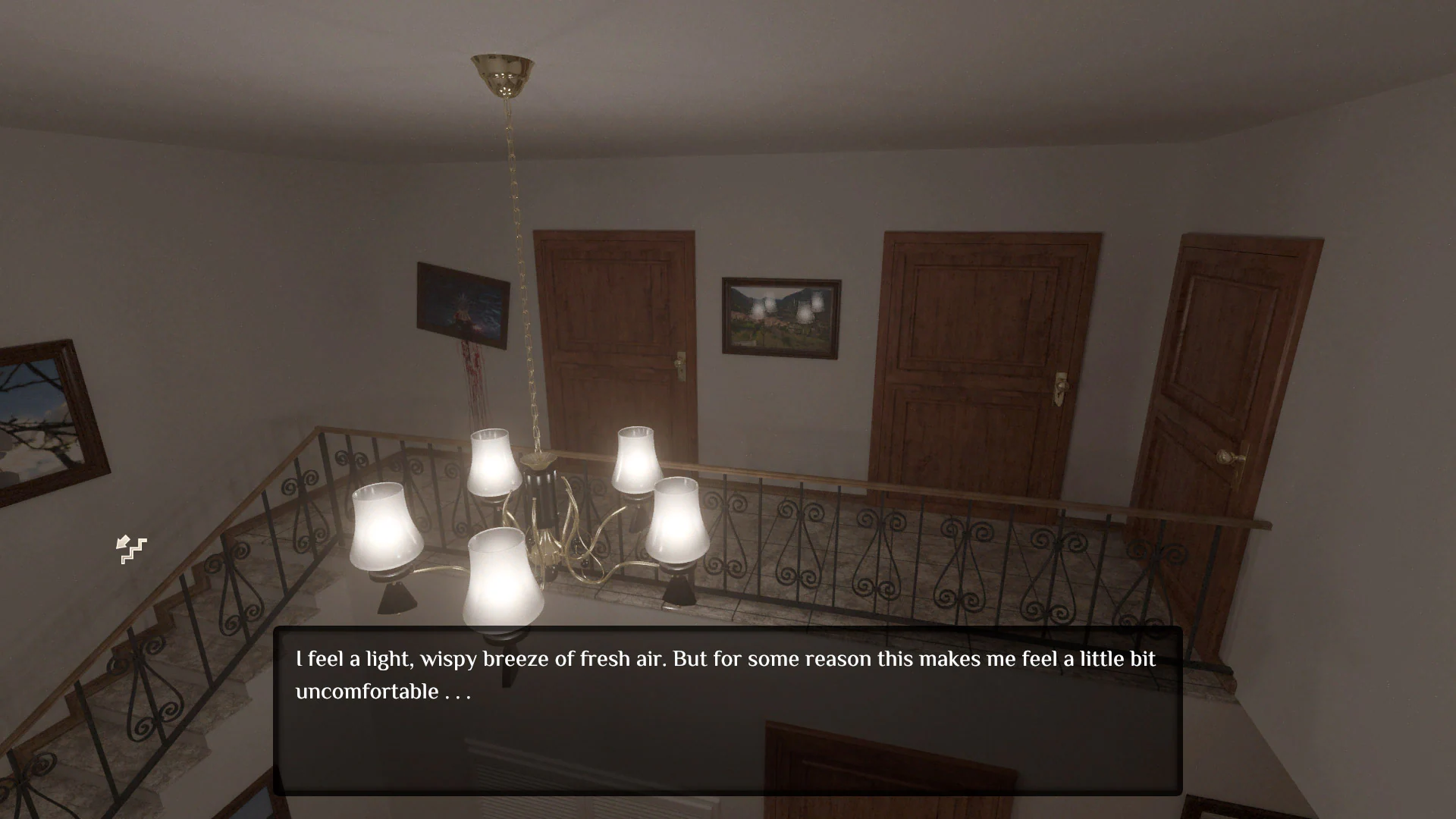
Task: Click the framed sky picture on the left wall
Action: (34, 413)
